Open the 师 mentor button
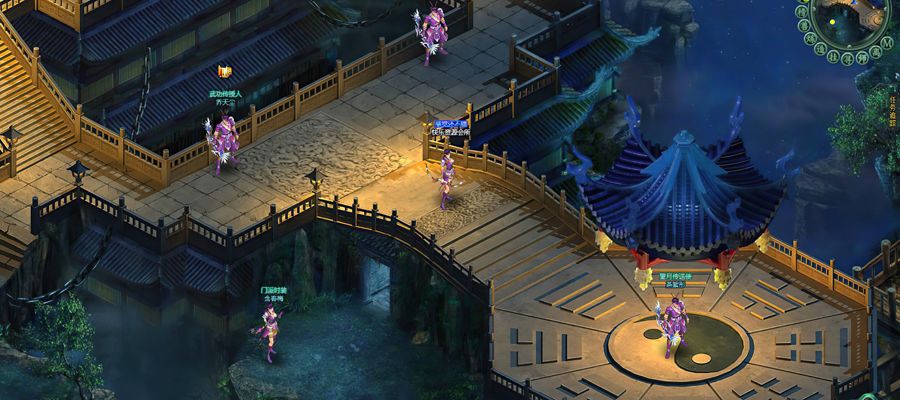900x400 pixels. tap(862, 57)
